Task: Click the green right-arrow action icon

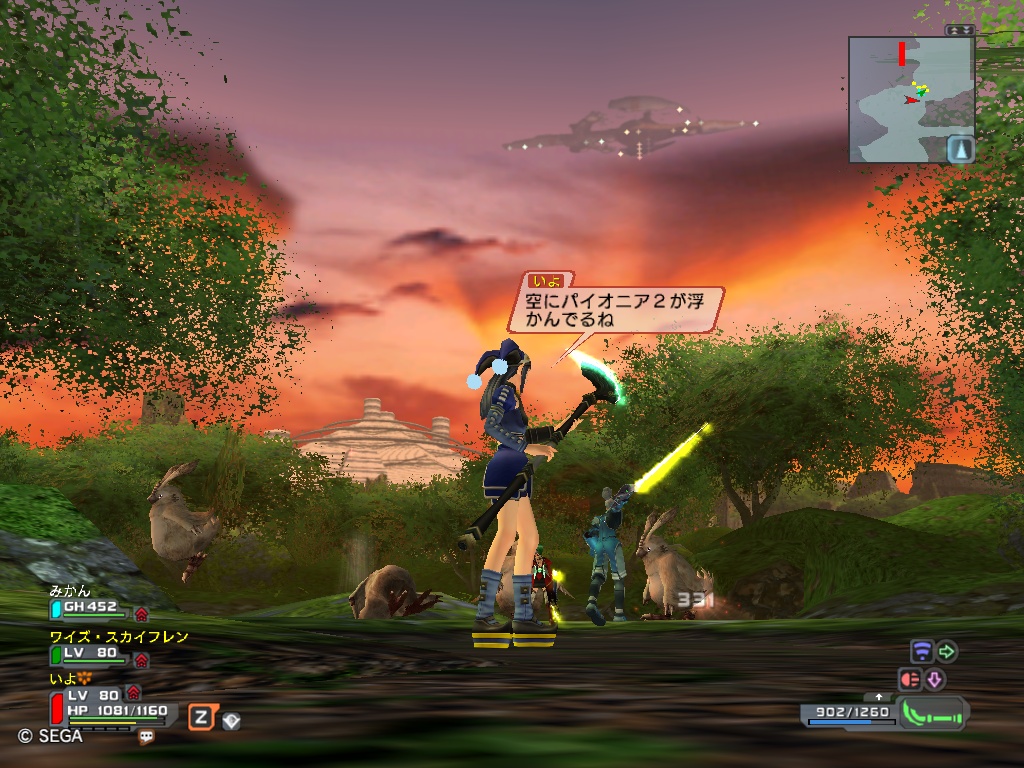Action: coord(946,652)
